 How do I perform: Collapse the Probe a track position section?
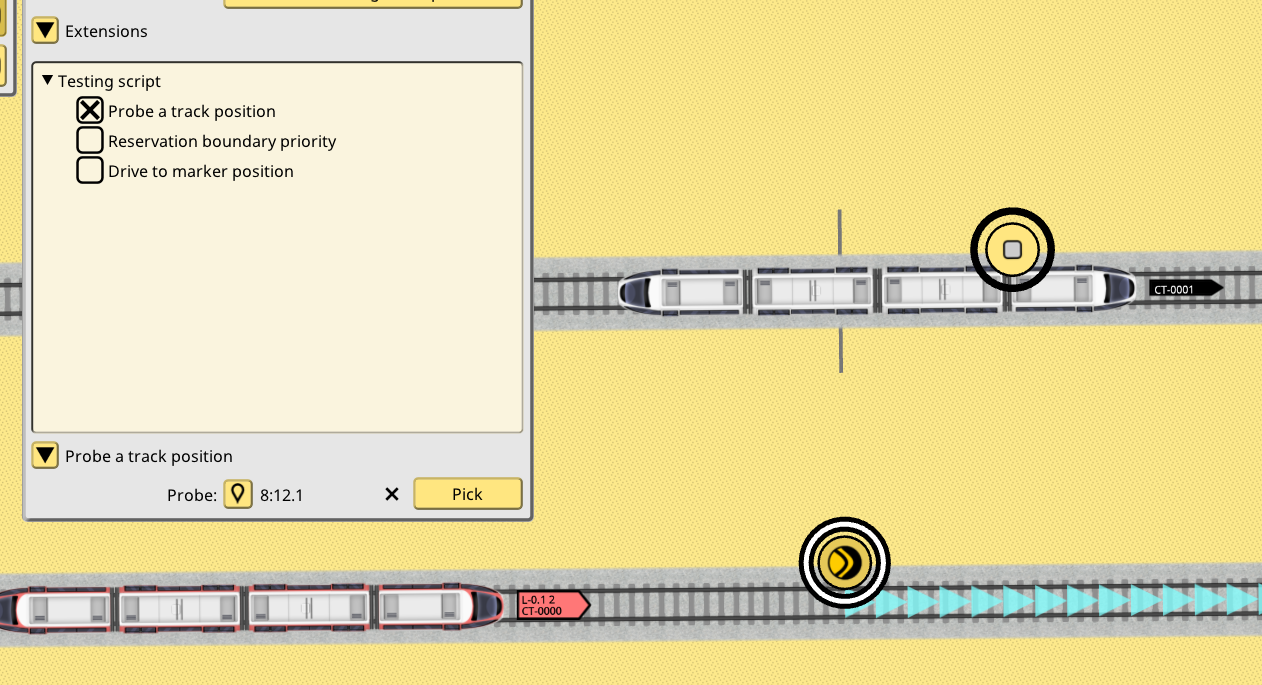pyautogui.click(x=45, y=456)
